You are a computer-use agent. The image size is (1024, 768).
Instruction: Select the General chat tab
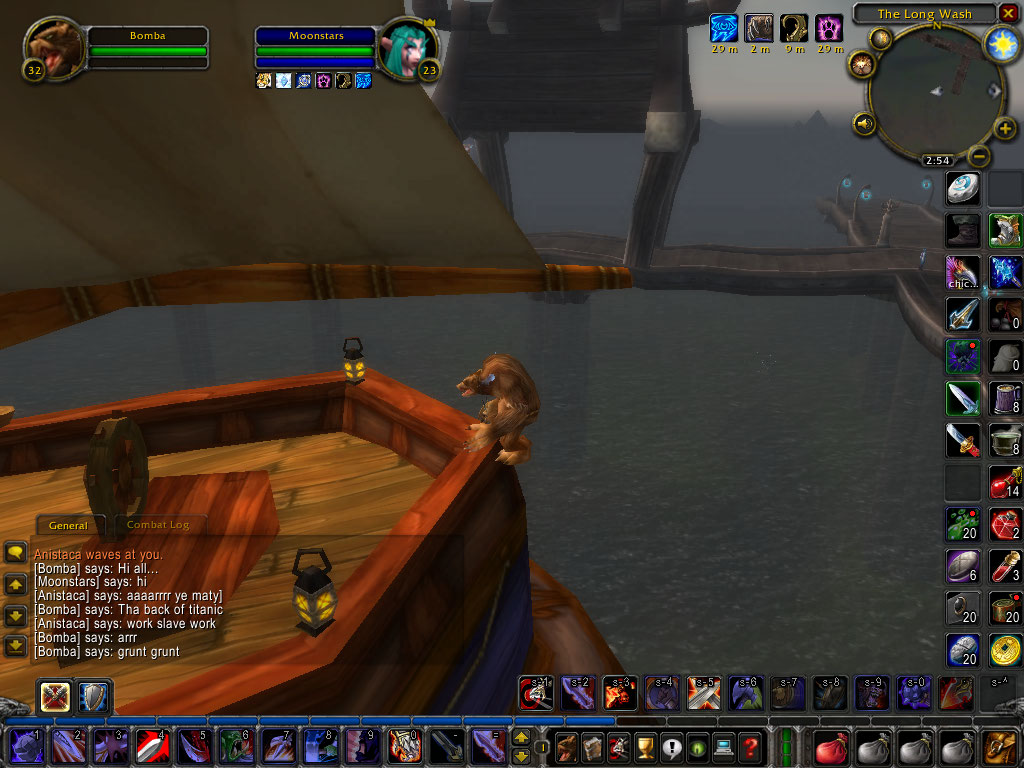point(68,525)
